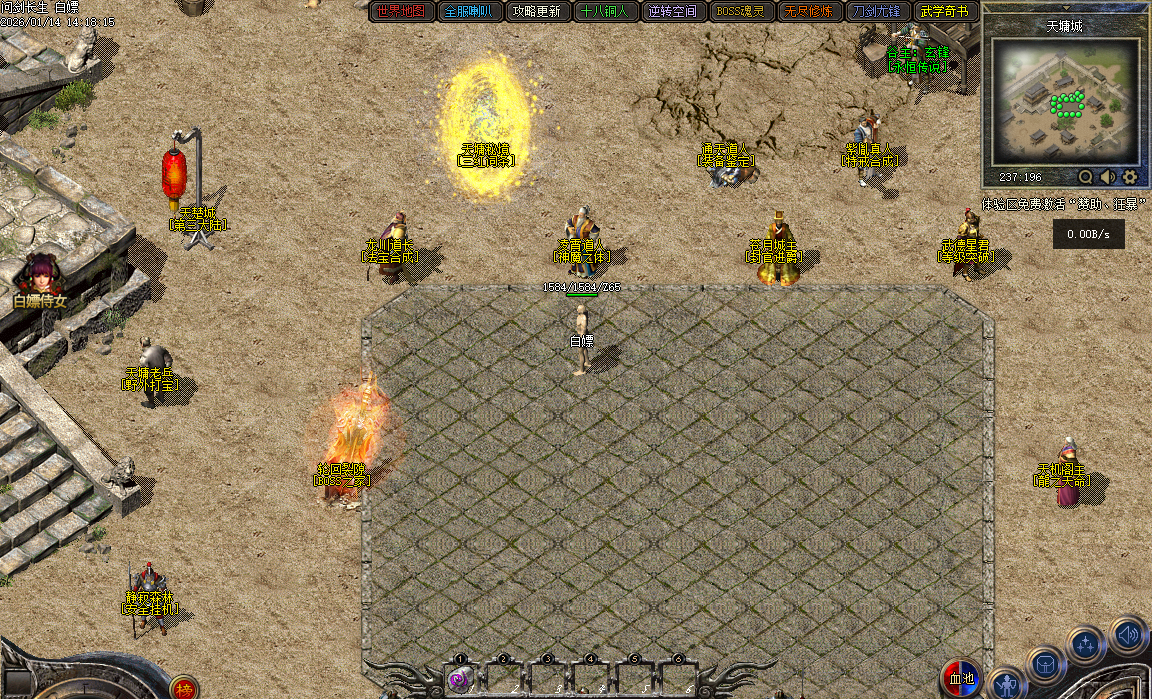Choose the 无尽修炼 button
Image resolution: width=1152 pixels, height=699 pixels.
click(x=808, y=12)
